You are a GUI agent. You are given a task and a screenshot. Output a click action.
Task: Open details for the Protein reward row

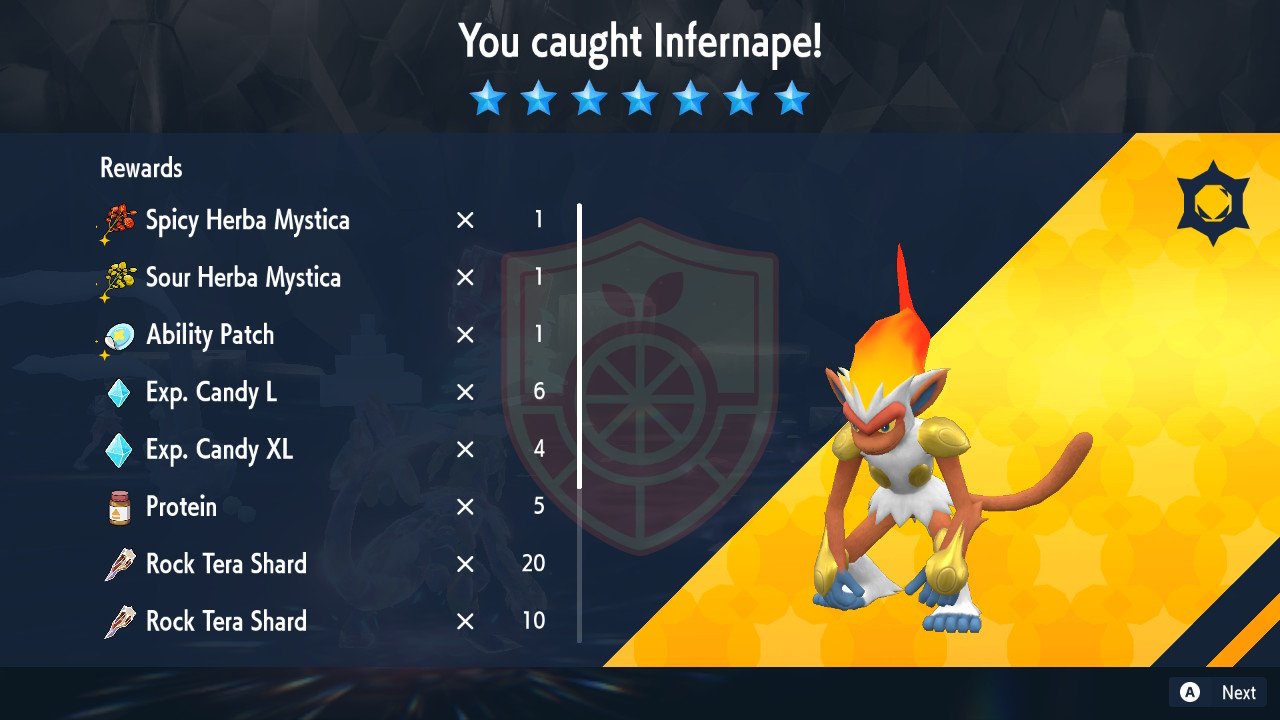click(x=183, y=506)
